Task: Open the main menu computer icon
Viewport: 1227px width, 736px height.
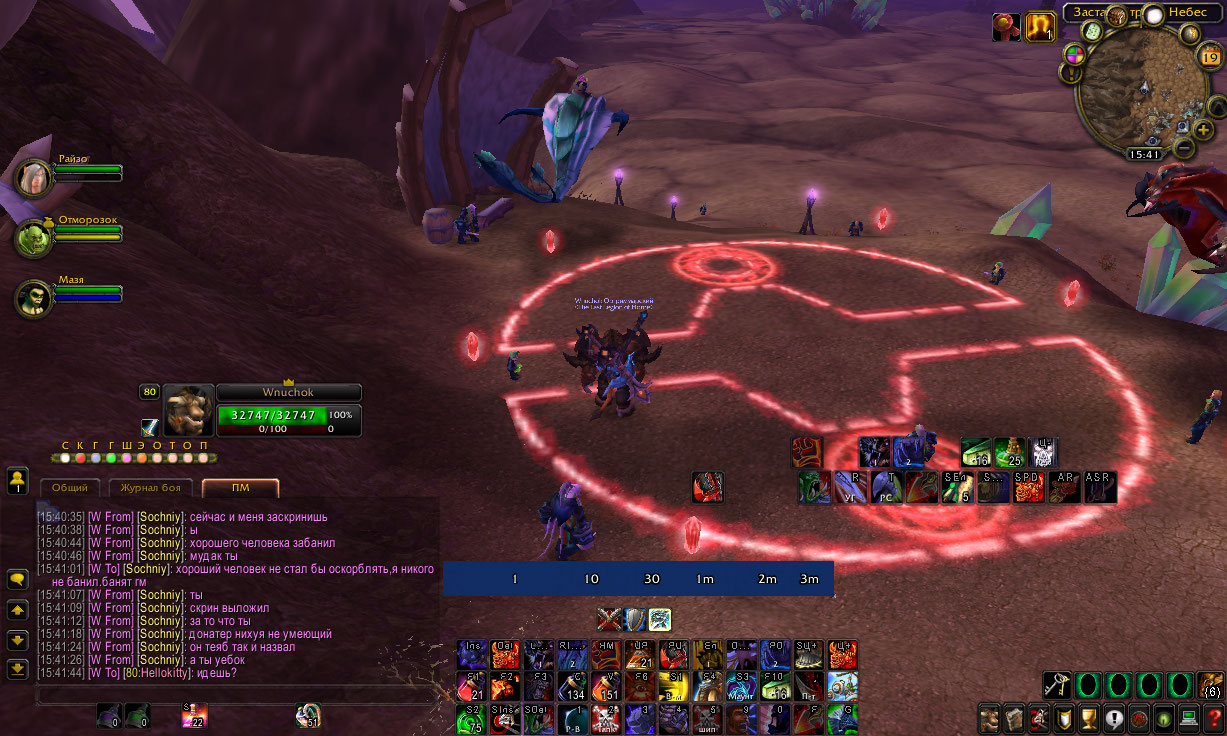Action: (1188, 718)
